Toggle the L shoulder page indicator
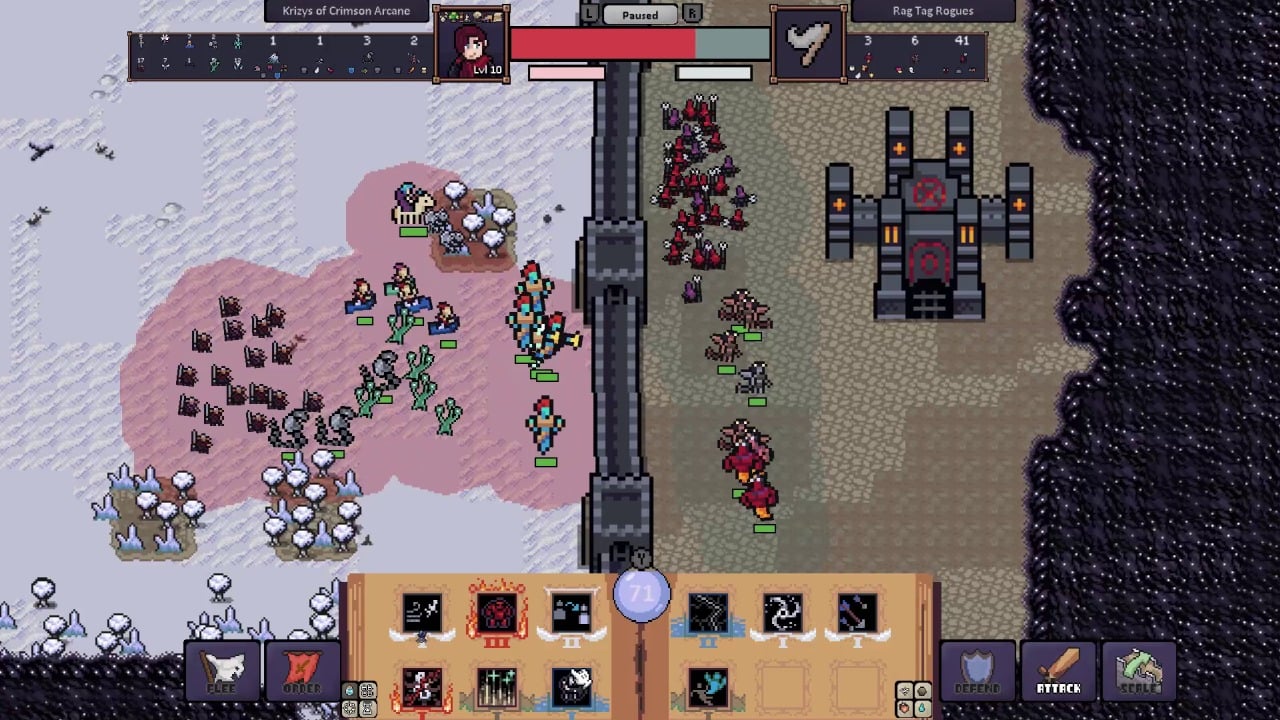 [590, 14]
